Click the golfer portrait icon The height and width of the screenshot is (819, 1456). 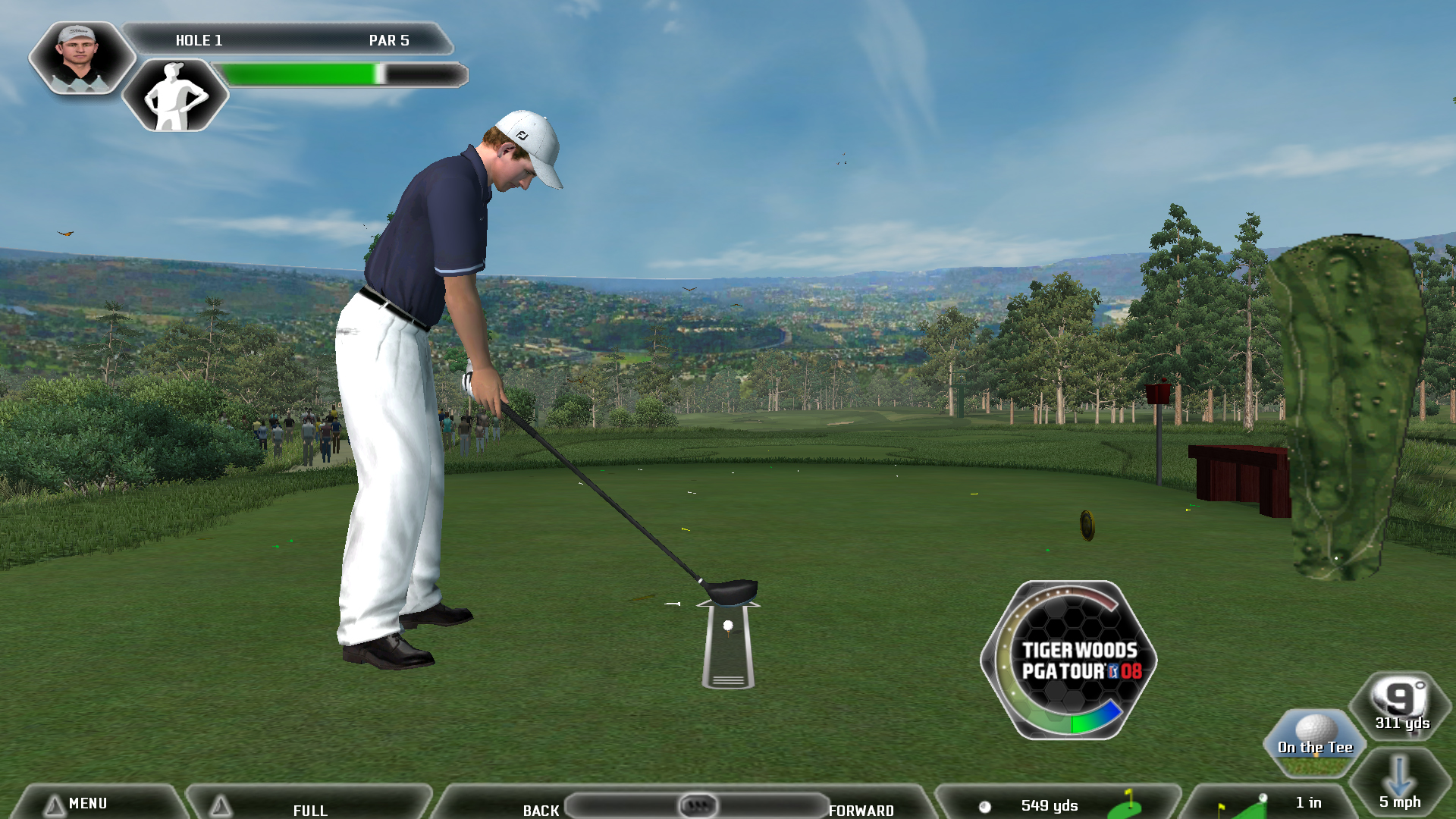[x=79, y=58]
